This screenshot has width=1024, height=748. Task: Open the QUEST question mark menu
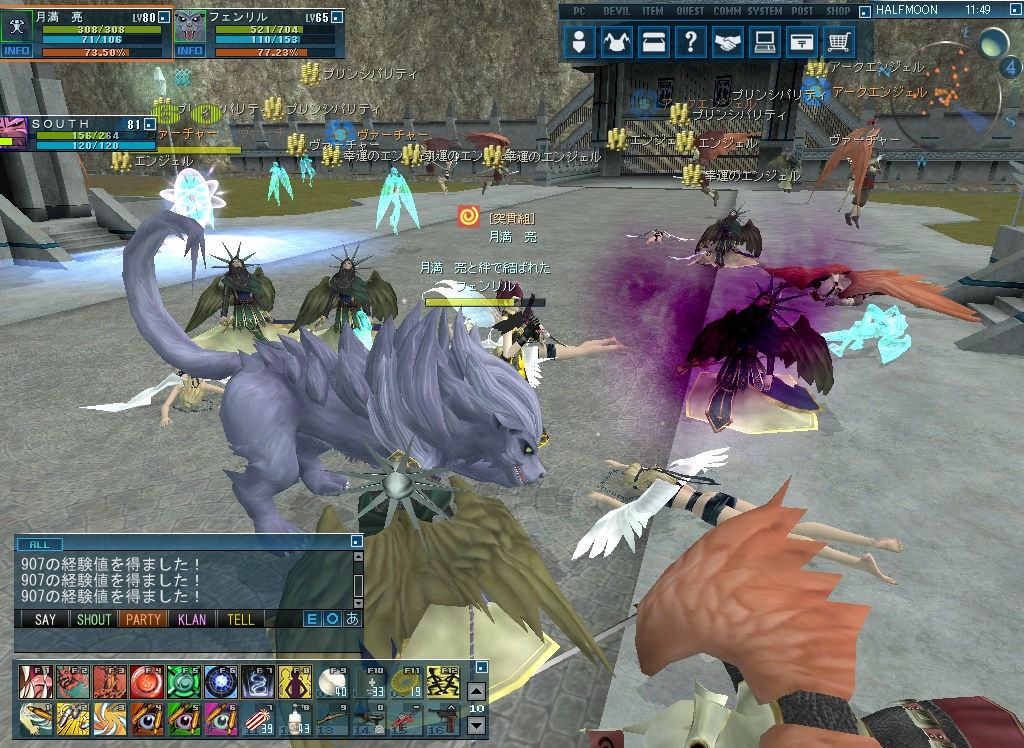click(x=690, y=42)
